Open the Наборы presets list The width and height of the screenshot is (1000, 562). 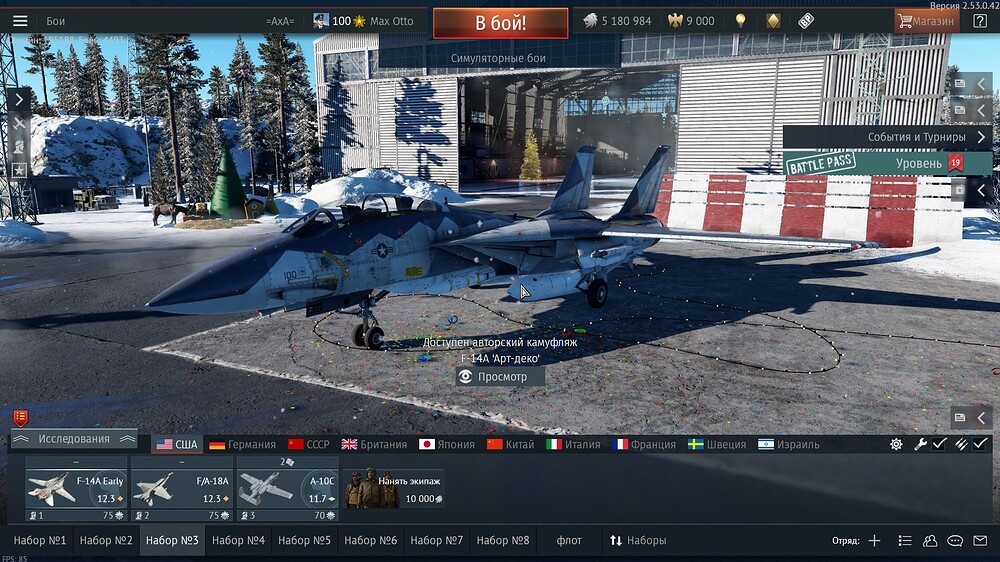tap(638, 541)
